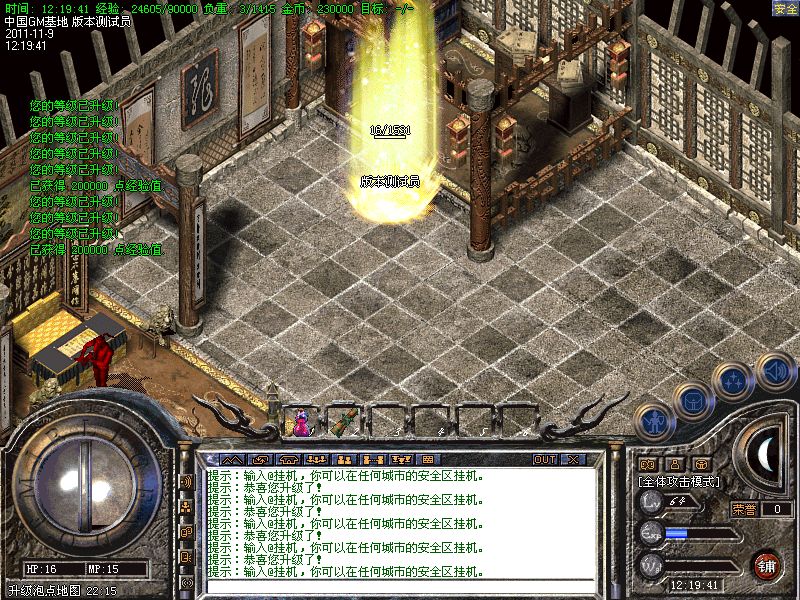Toggle the sound-wave chat filter icon
This screenshot has width=800, height=600.
point(186,481)
